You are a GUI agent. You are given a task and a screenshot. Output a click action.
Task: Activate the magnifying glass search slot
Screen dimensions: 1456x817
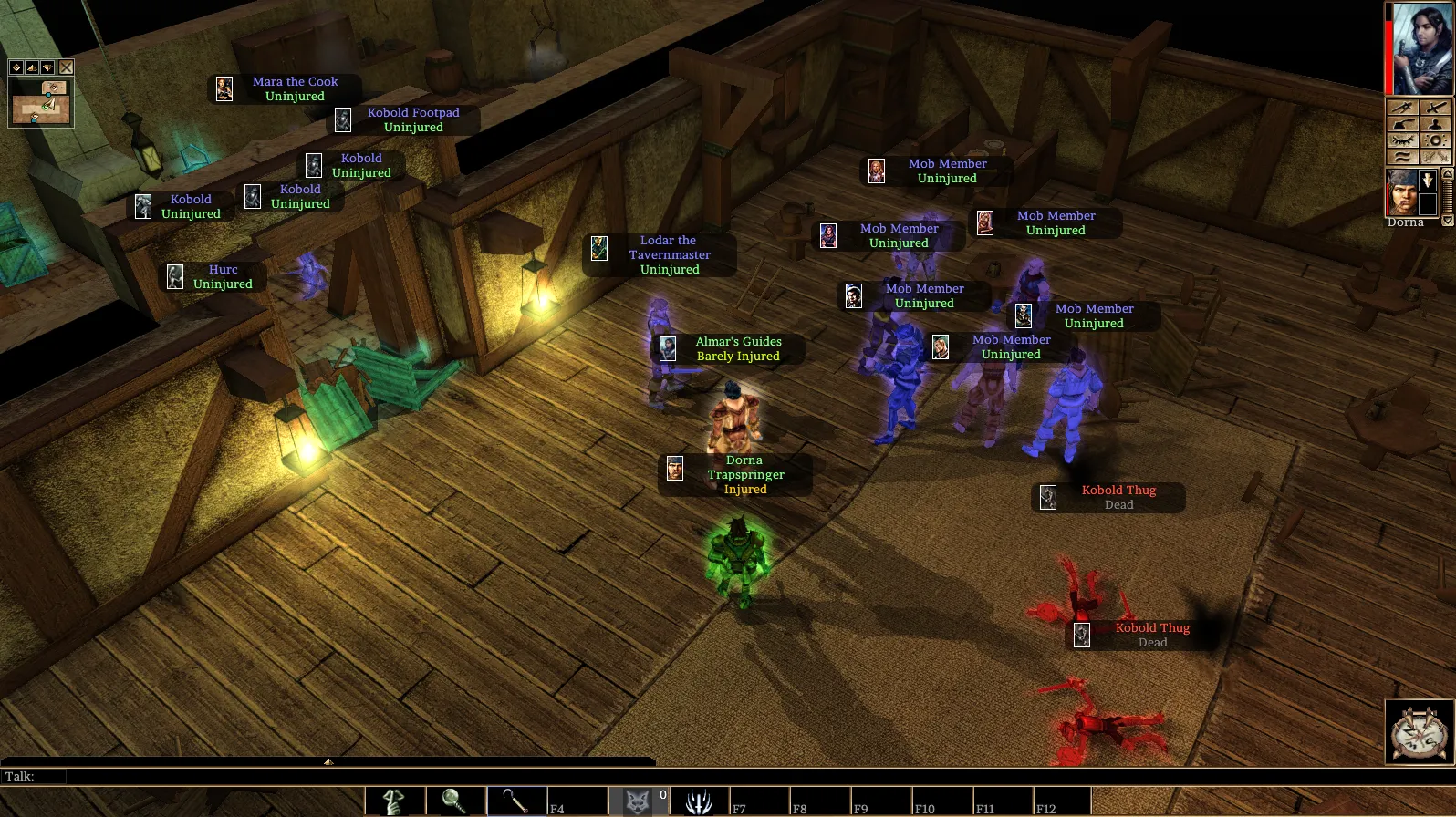click(x=455, y=801)
